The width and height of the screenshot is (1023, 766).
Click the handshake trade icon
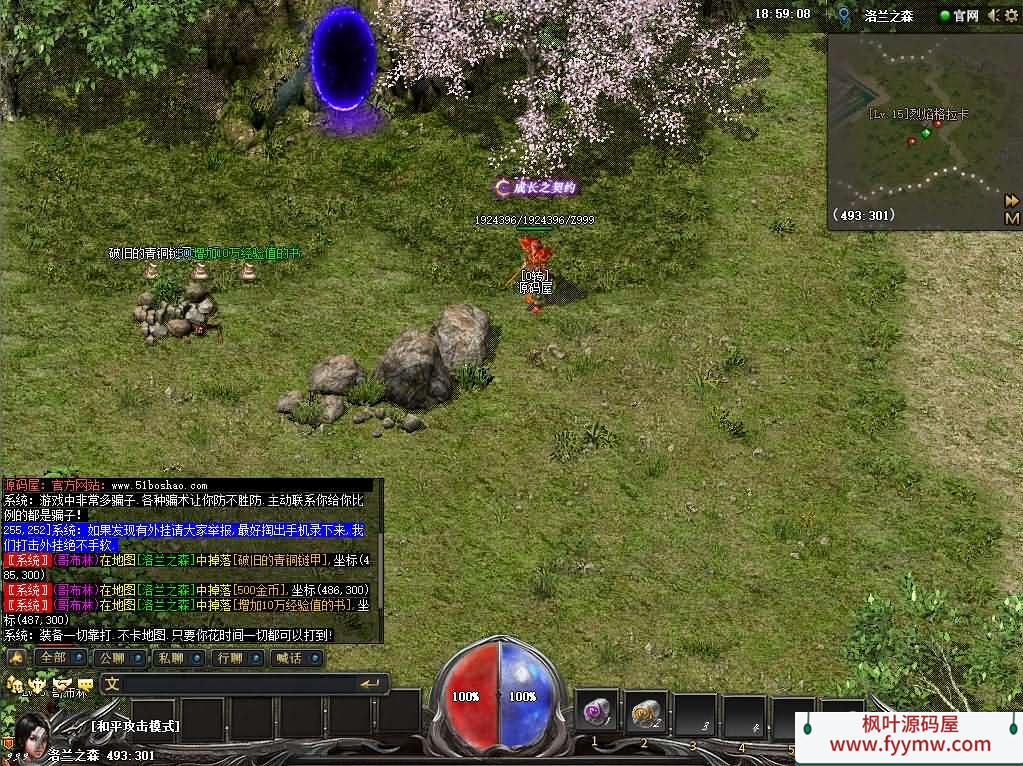tap(63, 684)
